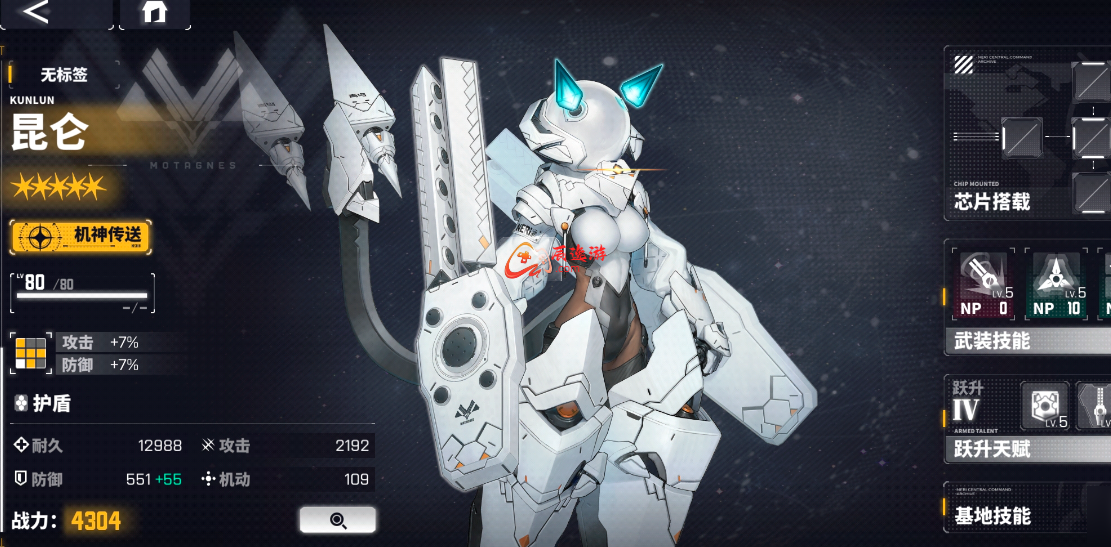Screen dimensions: 1111x547
Task: Return to the home screen
Action: [154, 13]
